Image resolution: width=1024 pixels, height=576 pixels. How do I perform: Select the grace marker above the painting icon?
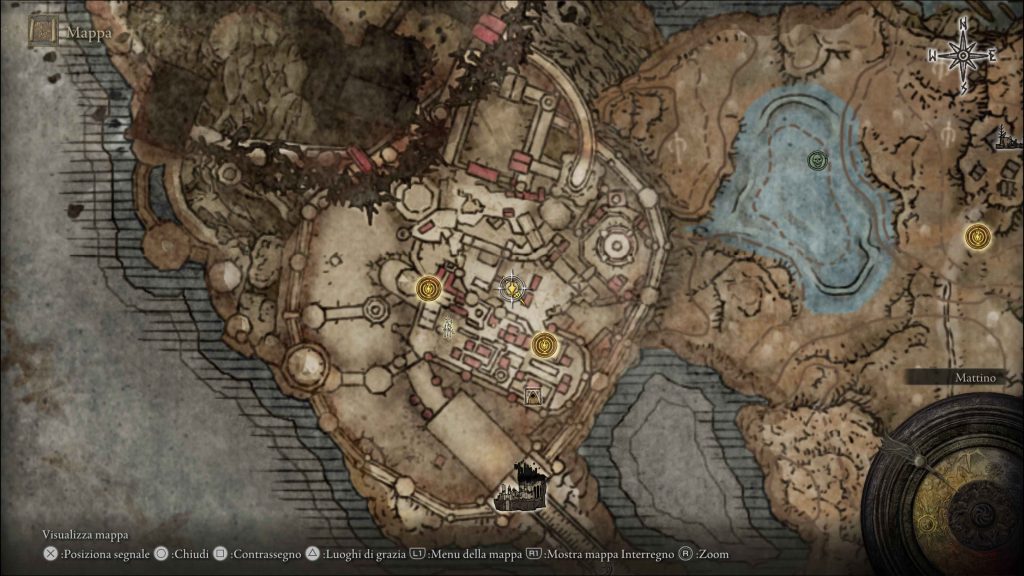543,345
